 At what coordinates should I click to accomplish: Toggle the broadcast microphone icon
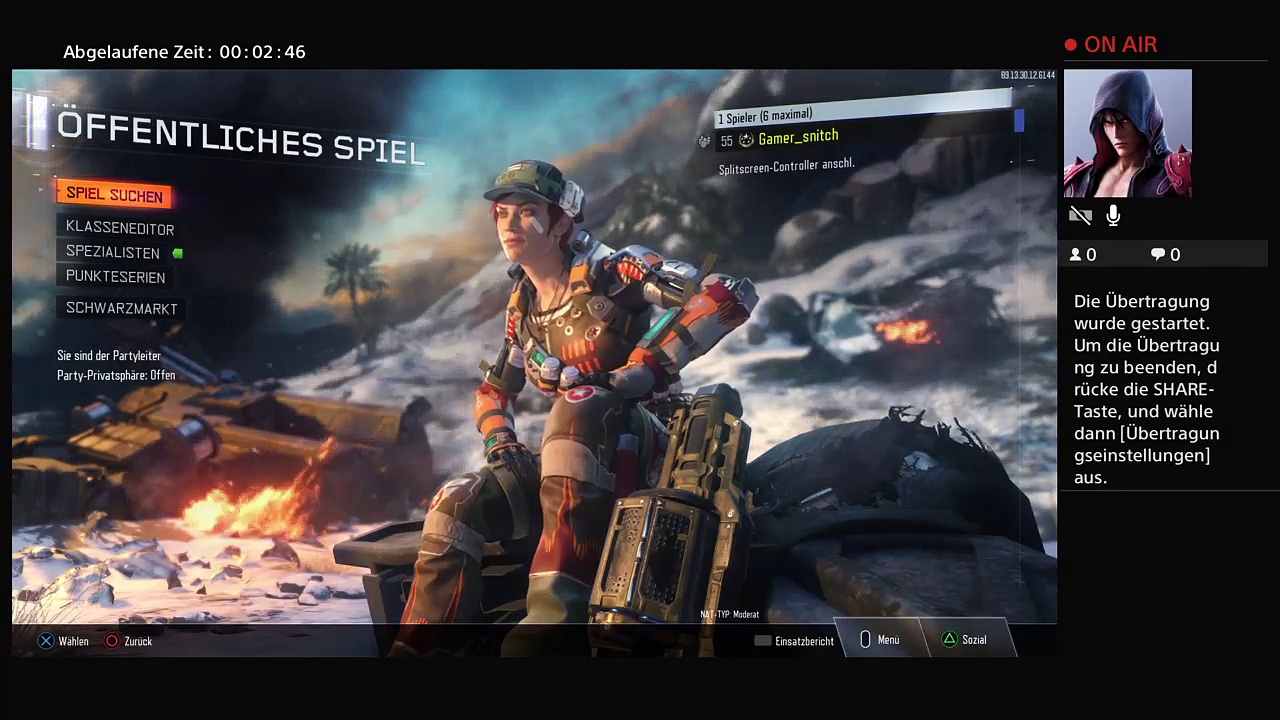1113,215
